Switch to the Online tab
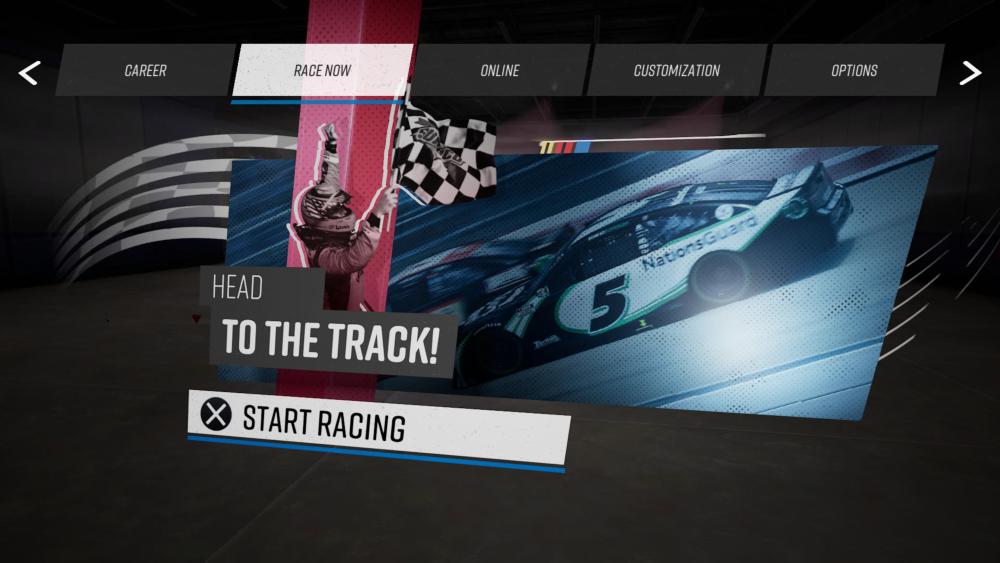This screenshot has width=1000, height=563. pyautogui.click(x=499, y=70)
